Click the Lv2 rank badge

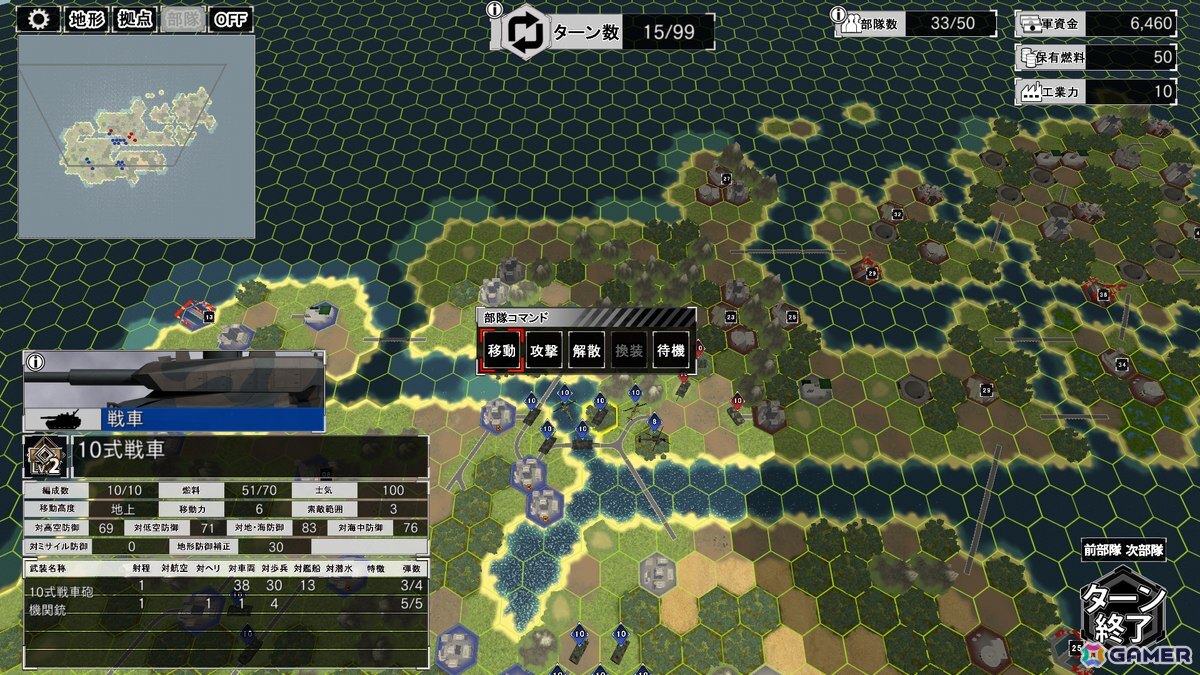point(43,456)
